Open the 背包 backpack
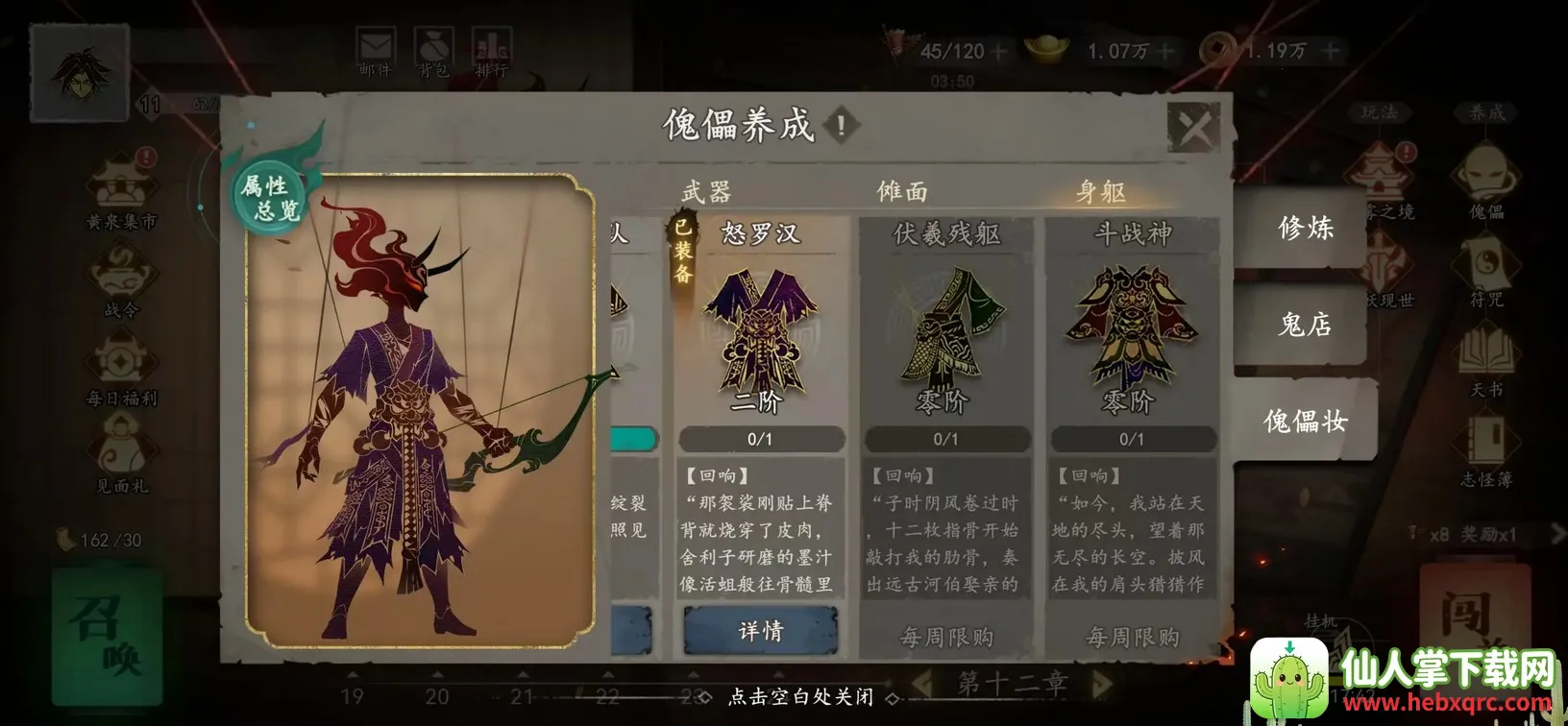This screenshot has width=1568, height=726. click(x=434, y=43)
